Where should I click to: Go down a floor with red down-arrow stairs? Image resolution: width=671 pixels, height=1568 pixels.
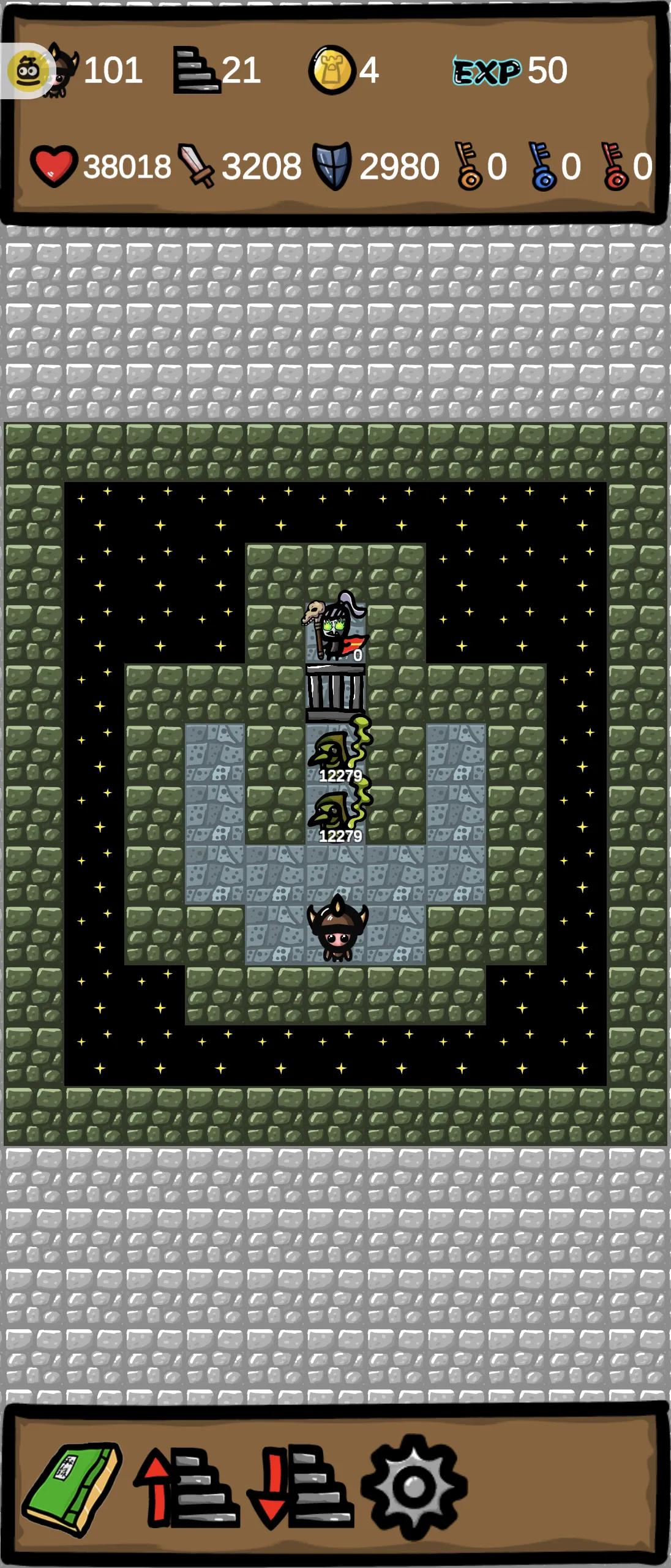[x=300, y=1488]
